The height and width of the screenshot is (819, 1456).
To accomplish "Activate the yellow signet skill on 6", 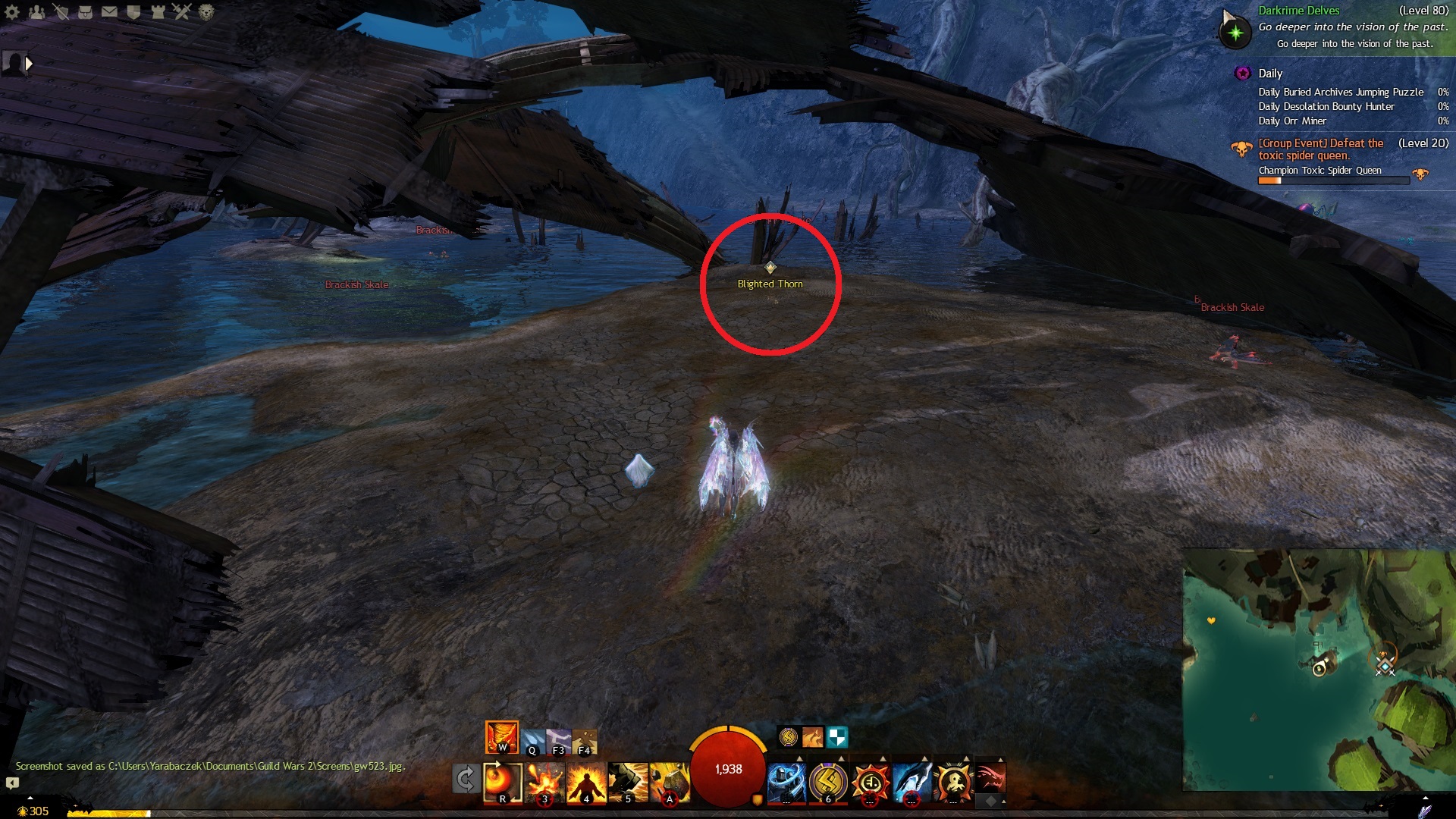I will pos(827,781).
